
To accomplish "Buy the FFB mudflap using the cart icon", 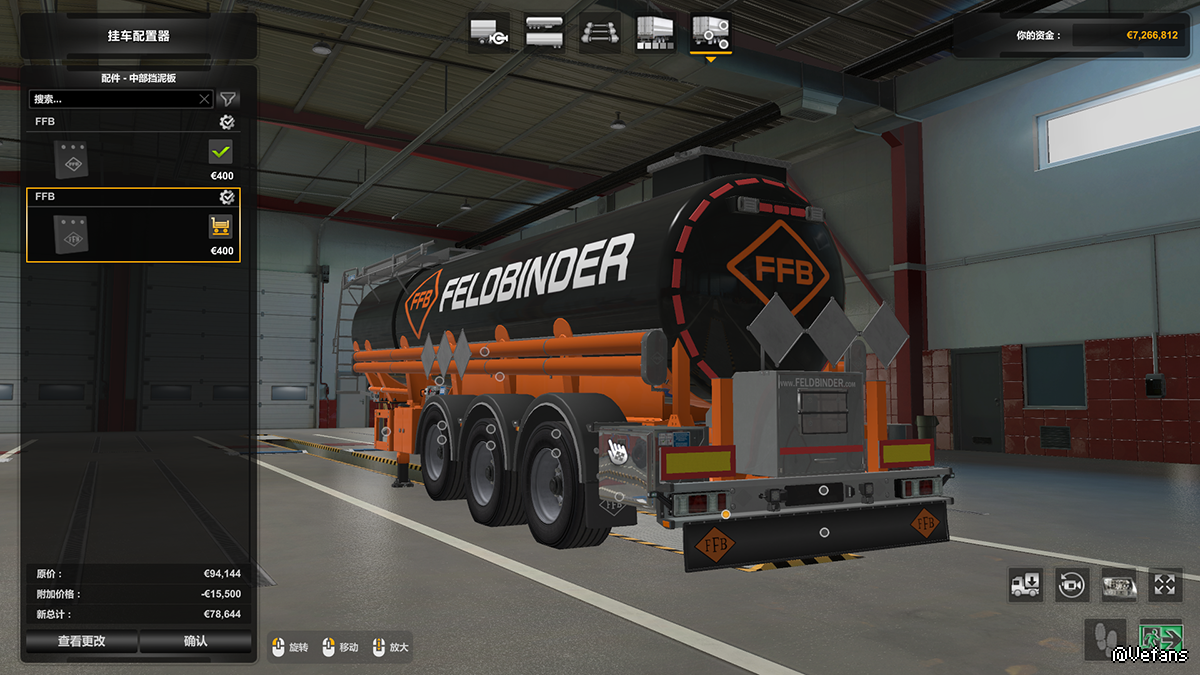I will tap(220, 227).
